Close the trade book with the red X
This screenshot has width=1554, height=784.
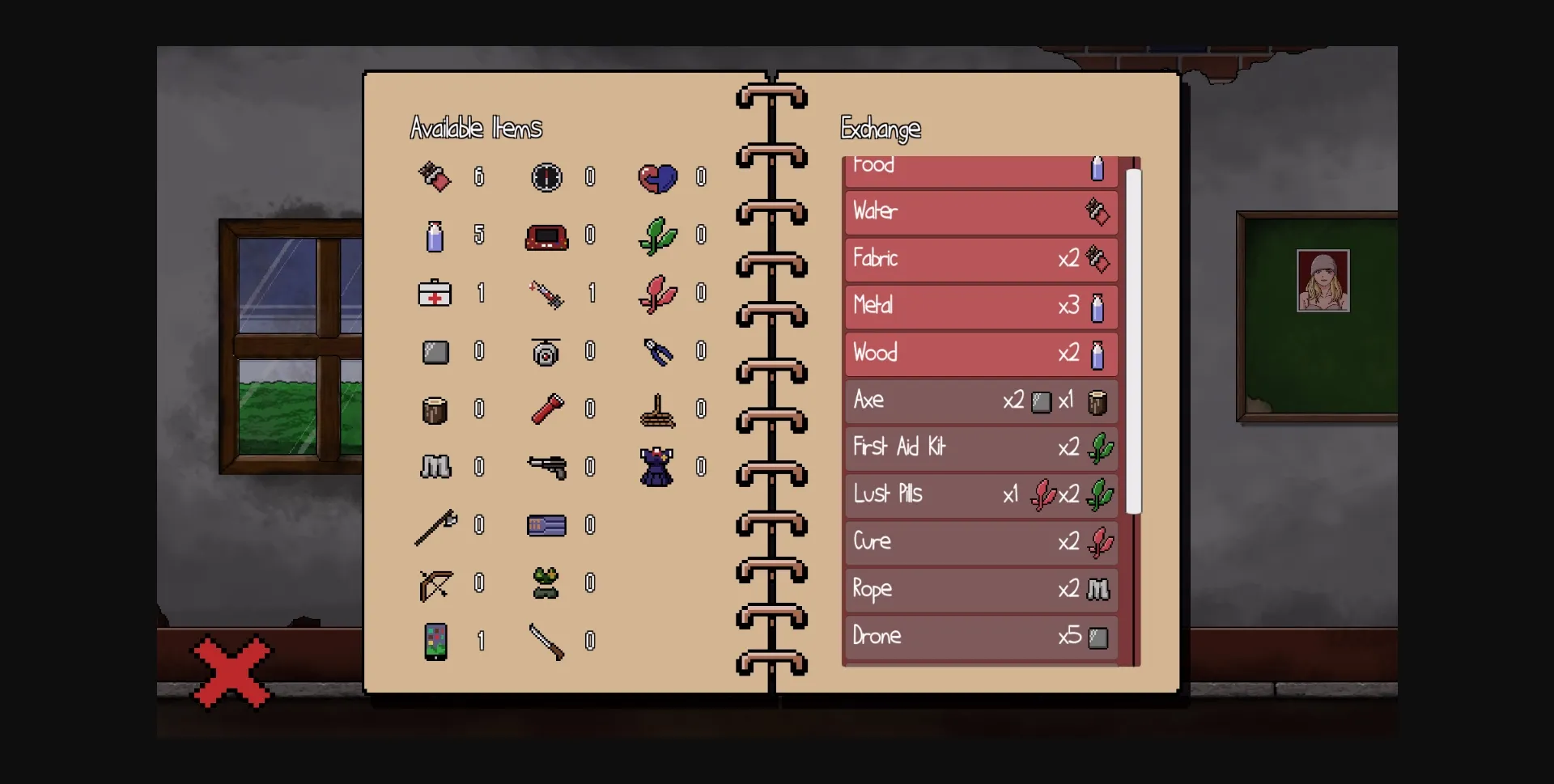coord(231,670)
